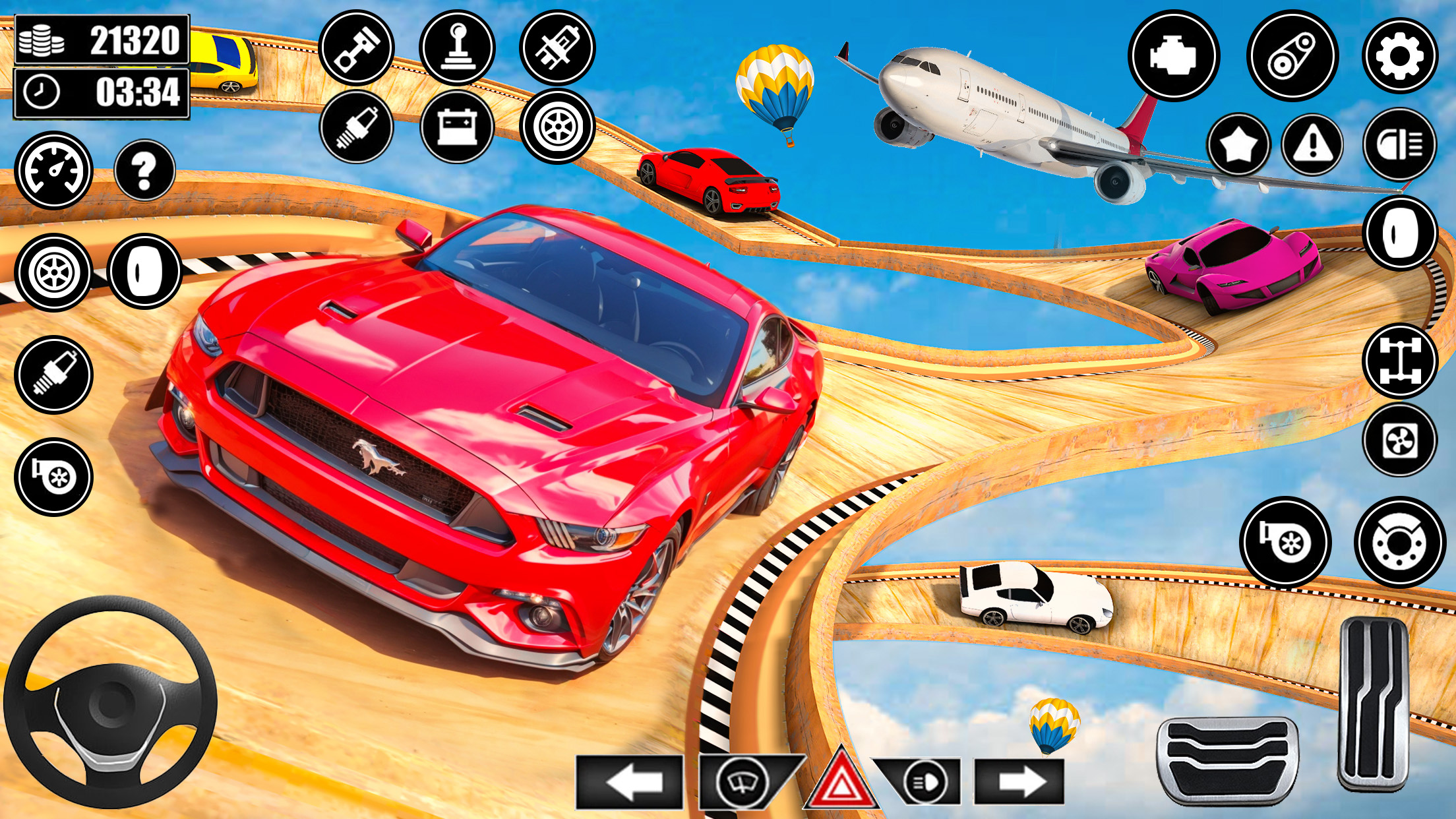Choose the drive belt icon
This screenshot has height=819, width=1456.
click(1292, 55)
